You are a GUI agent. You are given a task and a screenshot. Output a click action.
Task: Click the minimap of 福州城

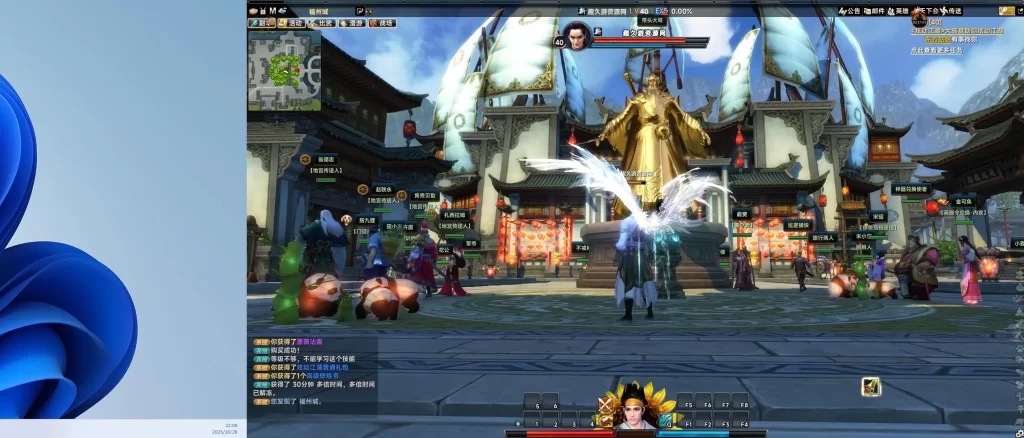[x=284, y=69]
